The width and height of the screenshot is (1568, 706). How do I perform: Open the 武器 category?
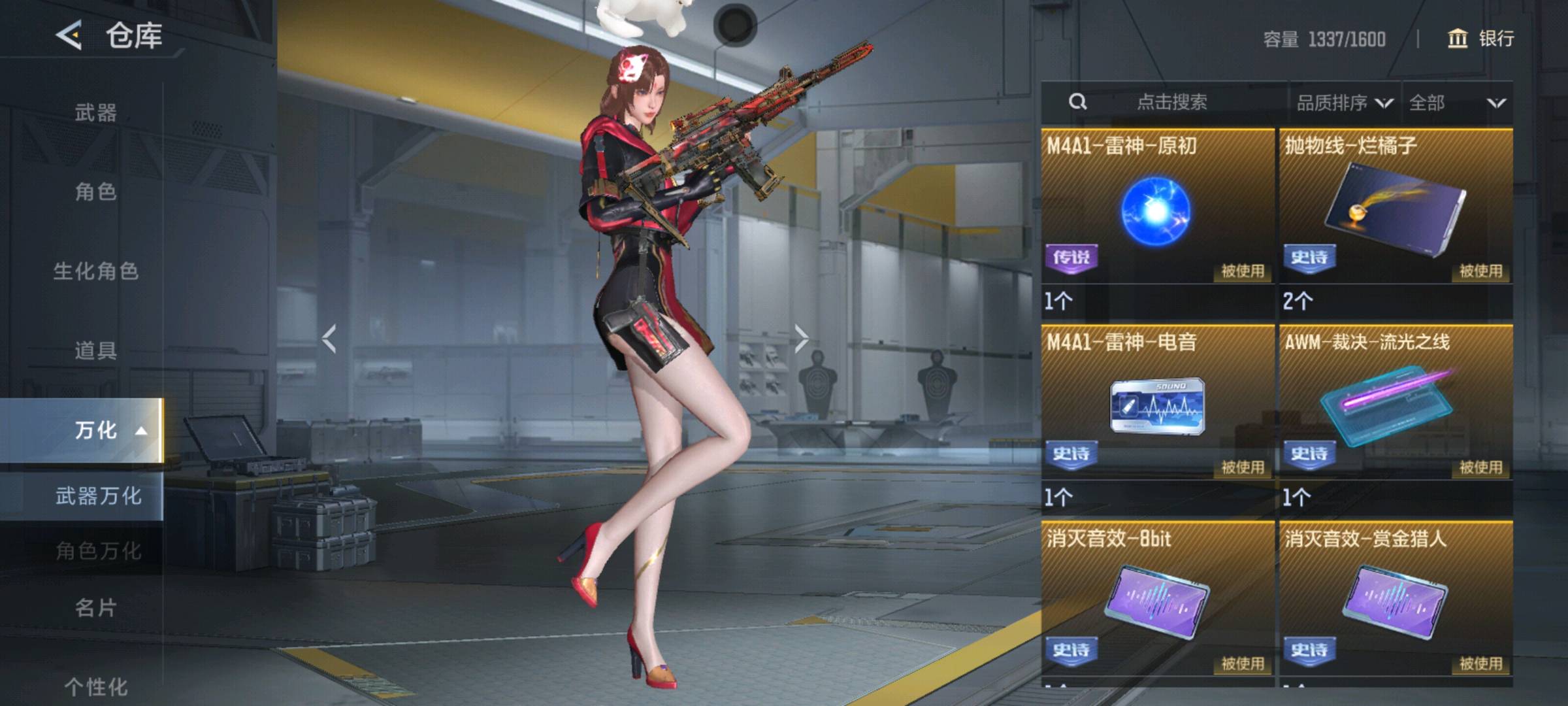95,112
